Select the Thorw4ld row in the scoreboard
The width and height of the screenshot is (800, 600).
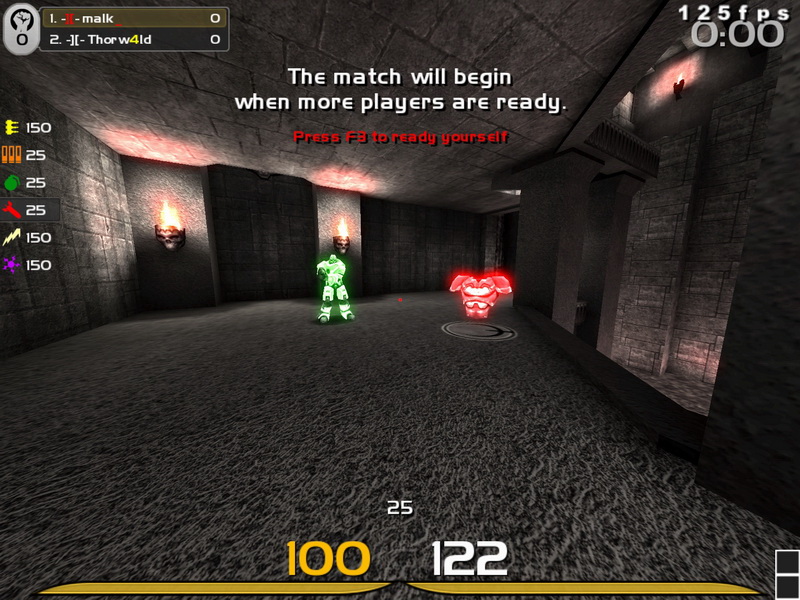[x=134, y=39]
